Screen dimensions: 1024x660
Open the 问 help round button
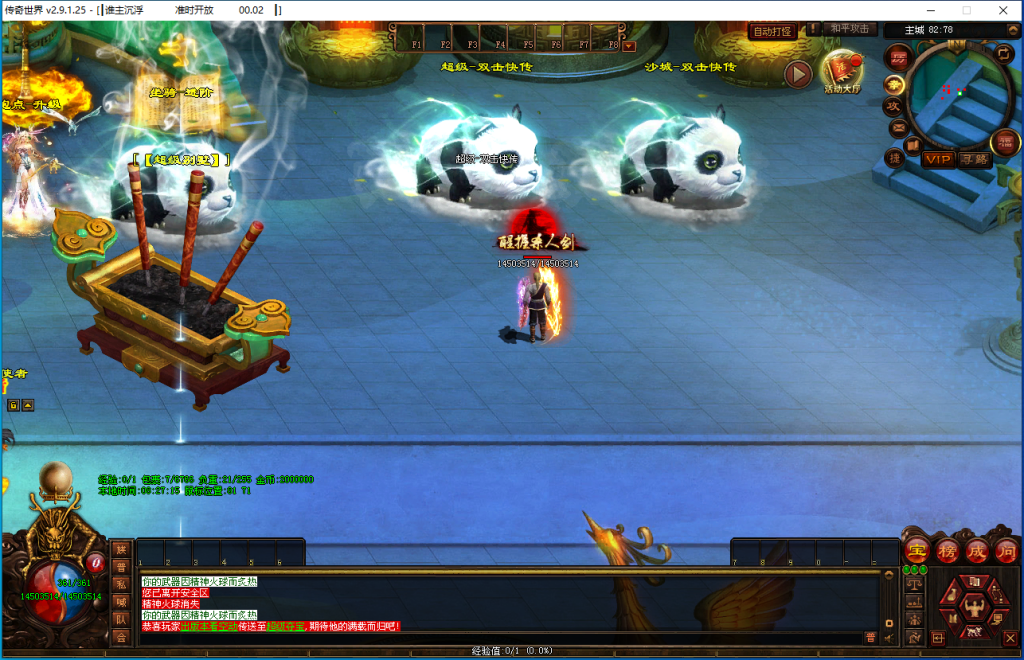pos(1006,550)
